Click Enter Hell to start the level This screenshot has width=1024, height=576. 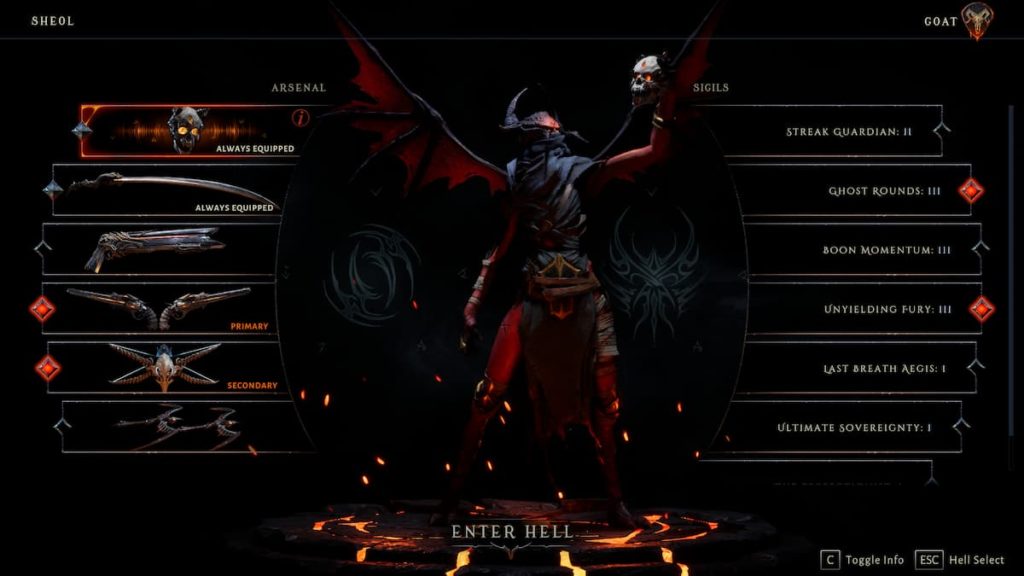click(511, 532)
